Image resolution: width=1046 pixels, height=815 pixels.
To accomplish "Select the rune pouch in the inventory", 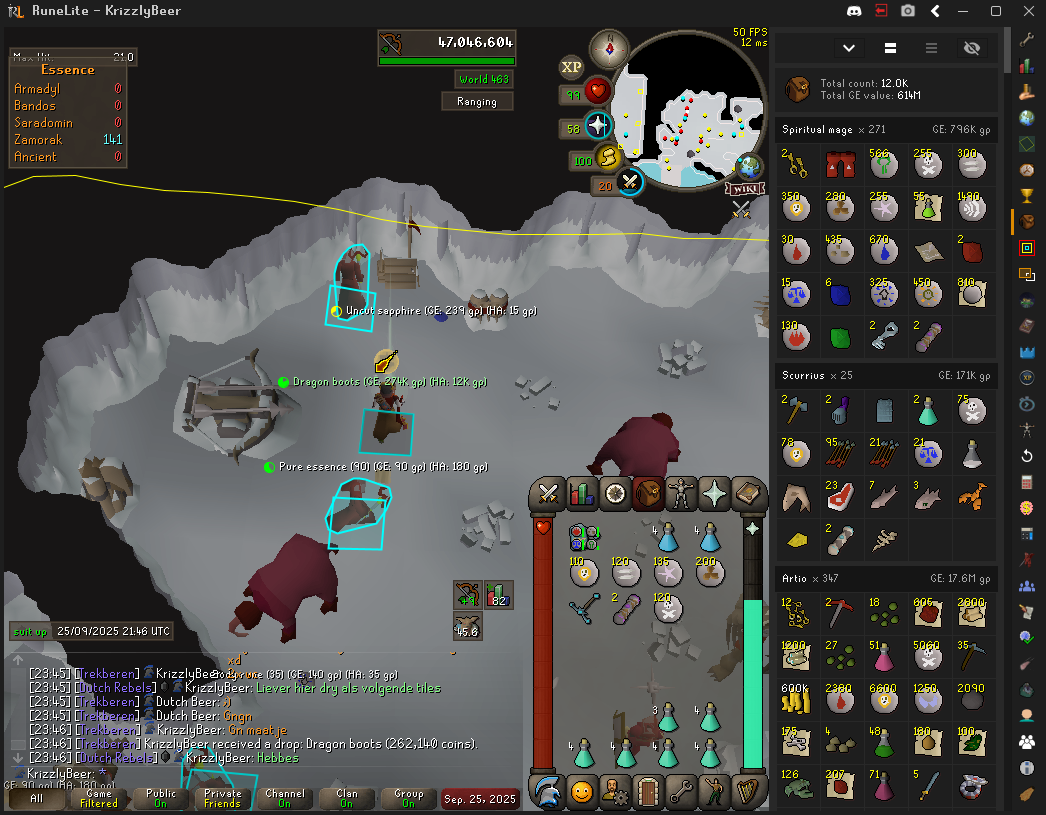I will [x=583, y=537].
